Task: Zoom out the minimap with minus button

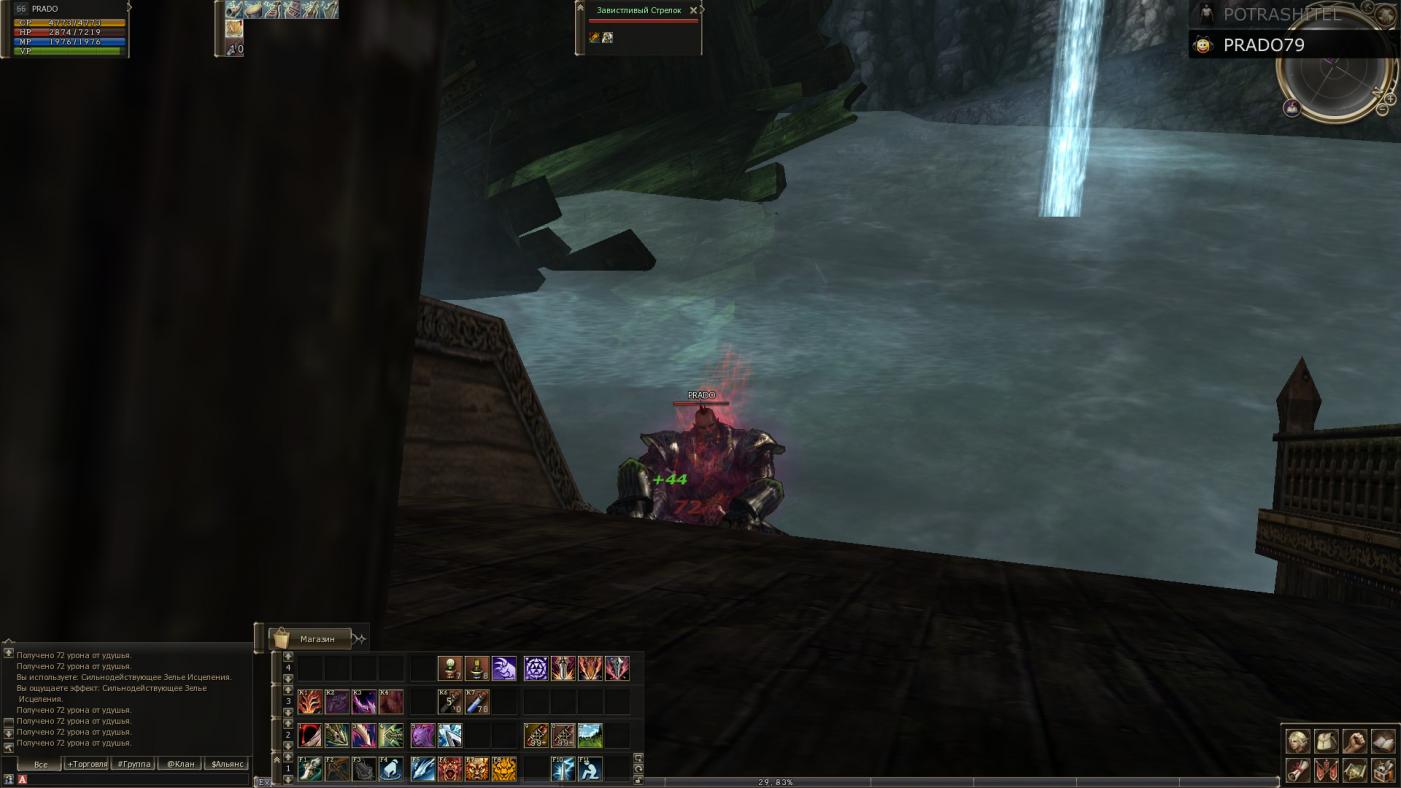Action: pos(1382,109)
